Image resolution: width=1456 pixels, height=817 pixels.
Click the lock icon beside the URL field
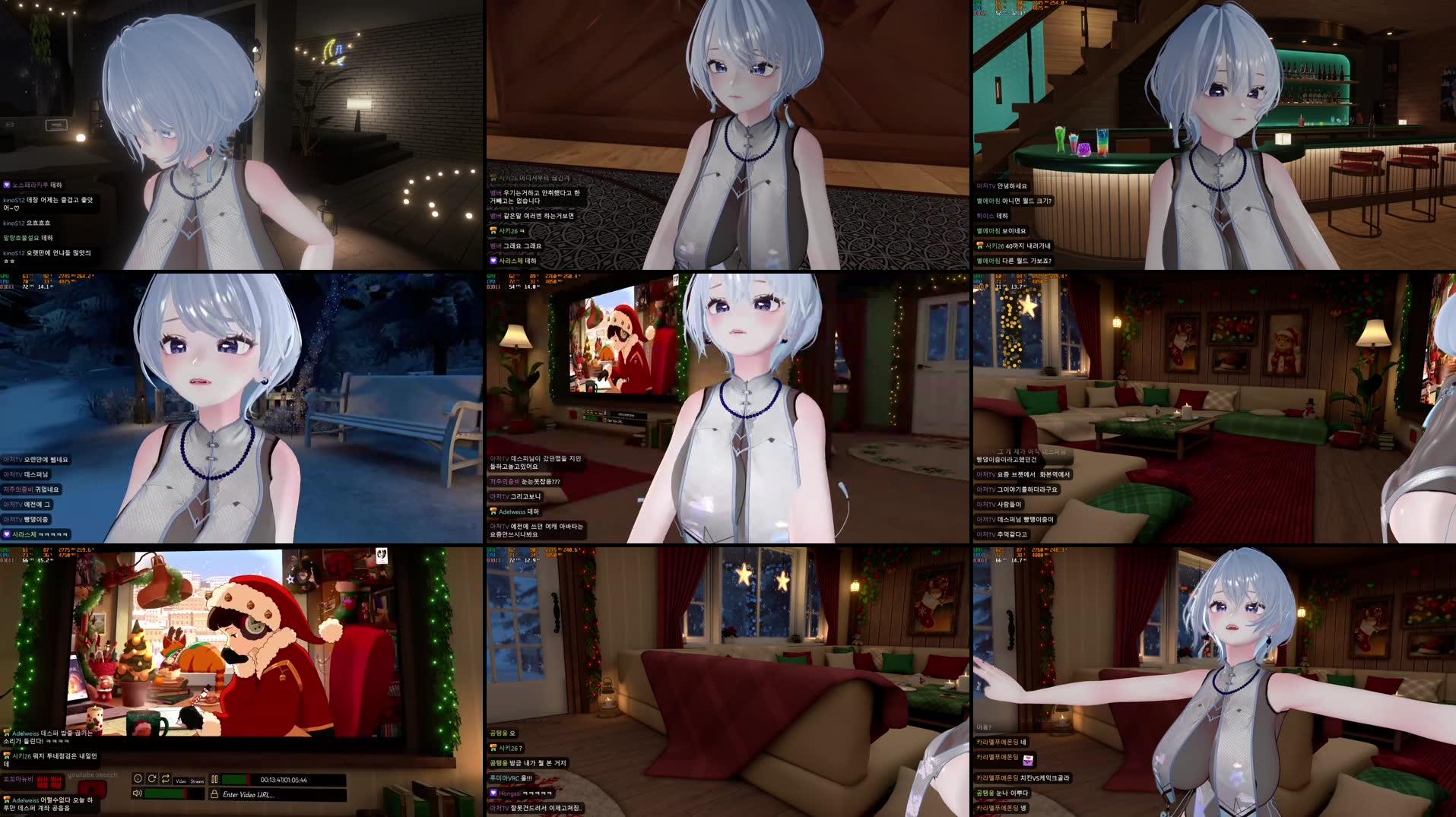tap(215, 794)
